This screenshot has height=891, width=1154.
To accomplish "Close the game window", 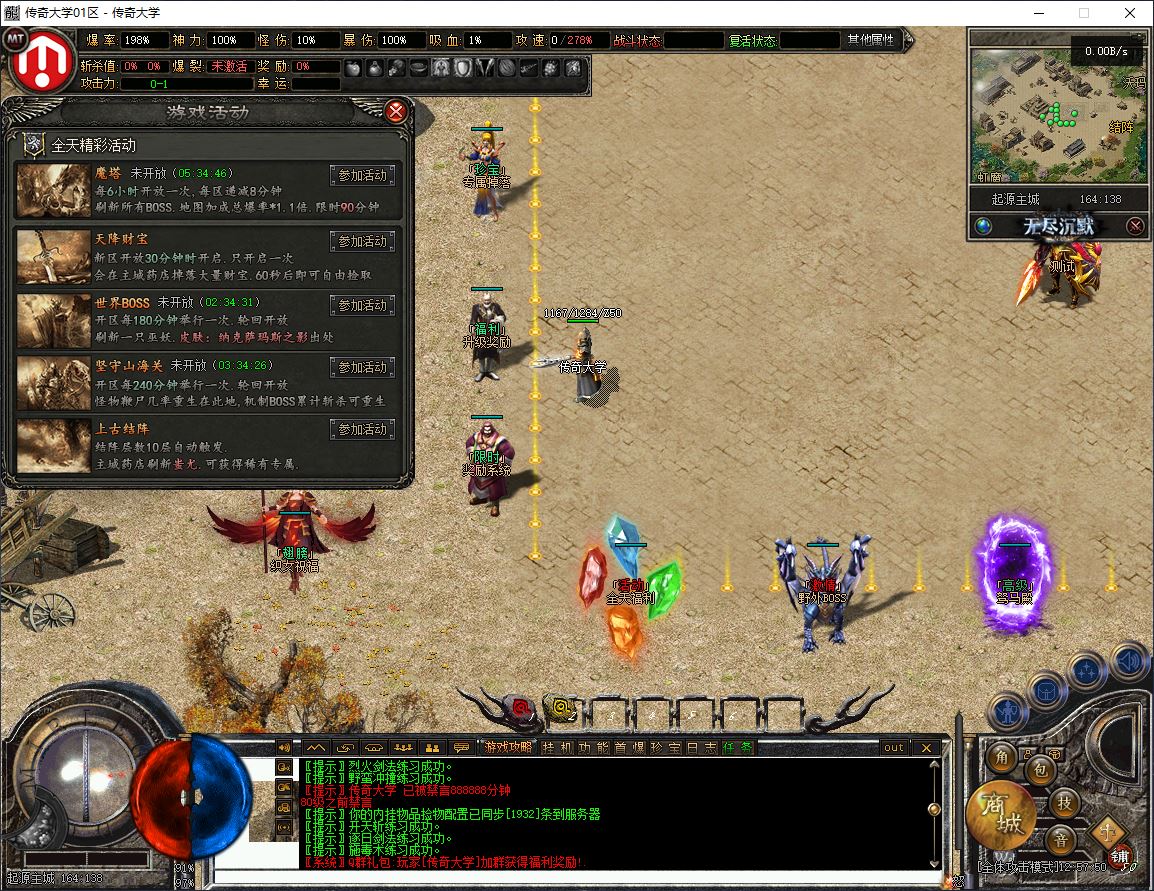I will click(x=1130, y=13).
